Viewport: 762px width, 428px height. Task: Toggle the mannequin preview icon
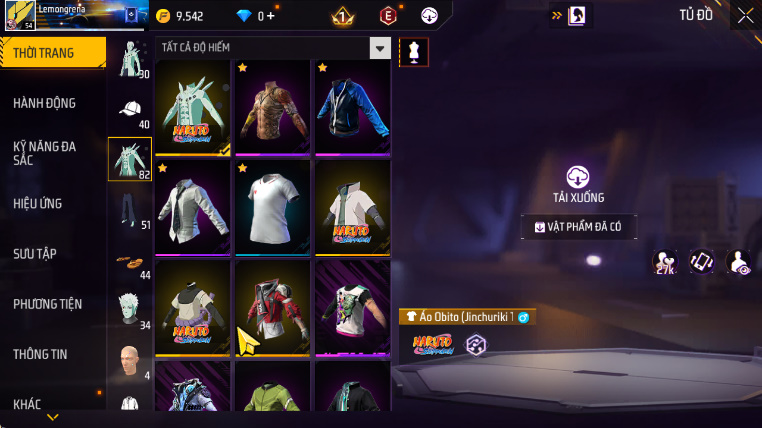(414, 53)
